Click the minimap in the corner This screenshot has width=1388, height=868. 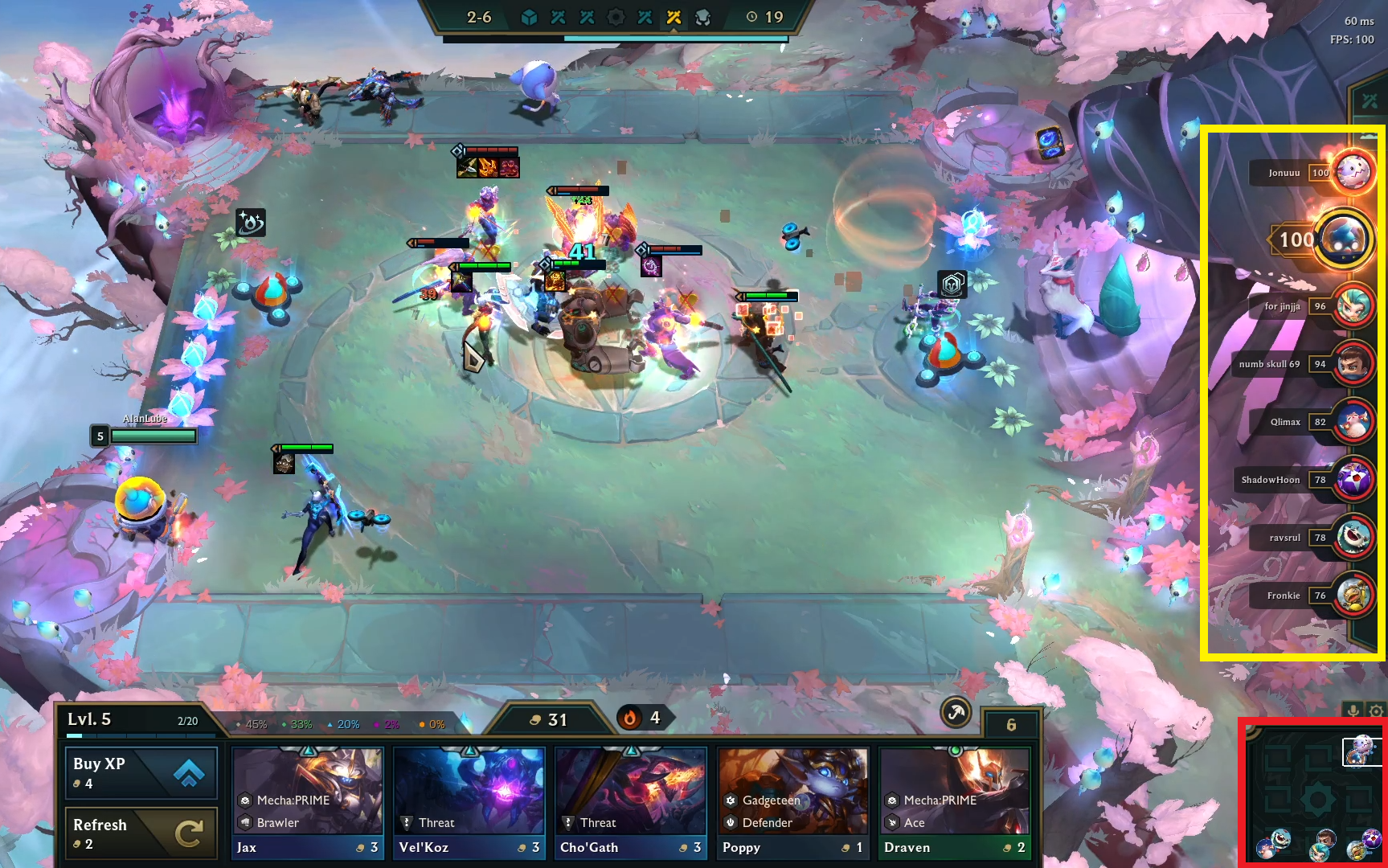pyautogui.click(x=1315, y=796)
